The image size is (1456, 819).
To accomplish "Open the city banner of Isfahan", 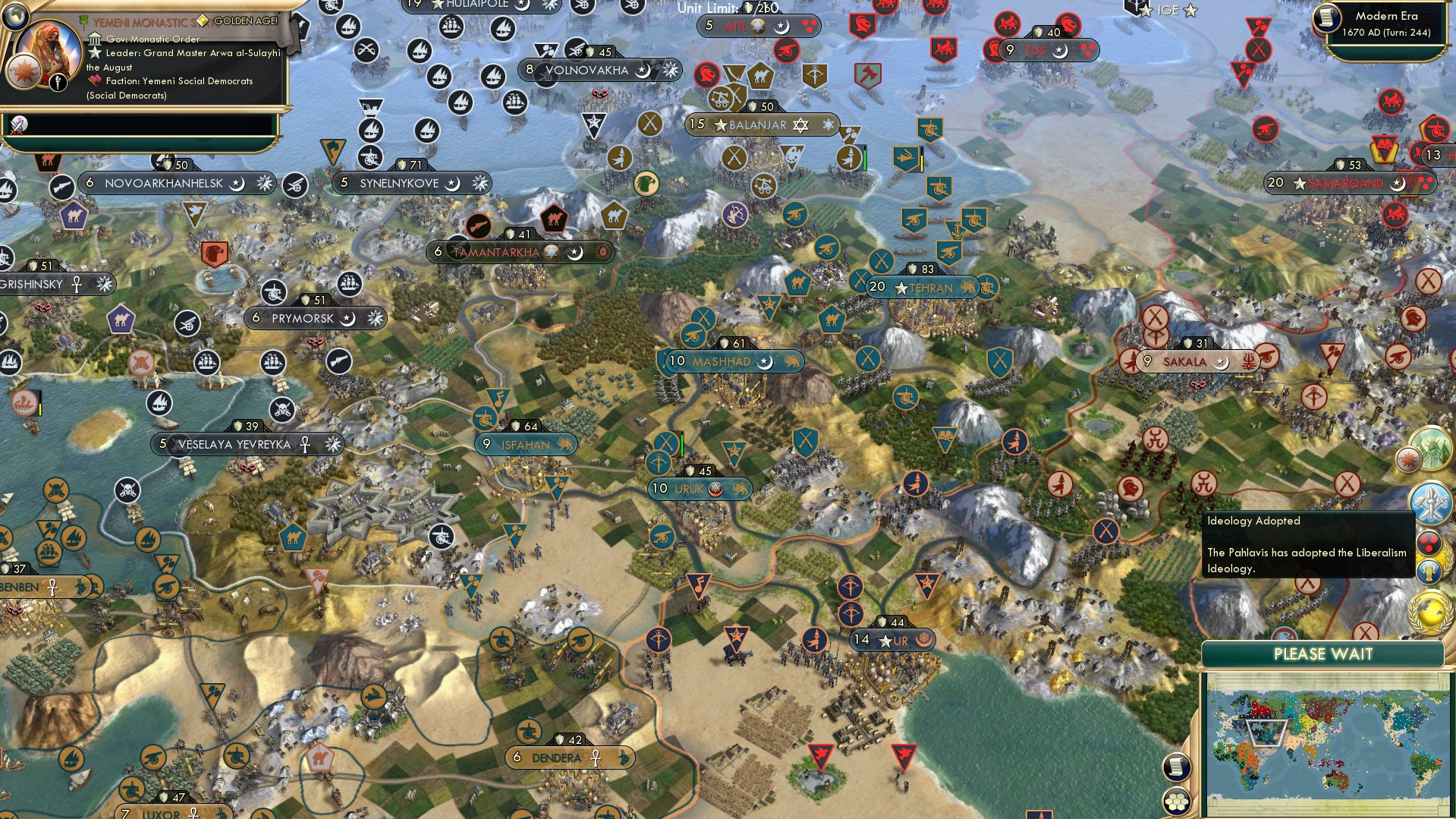I will 528,445.
